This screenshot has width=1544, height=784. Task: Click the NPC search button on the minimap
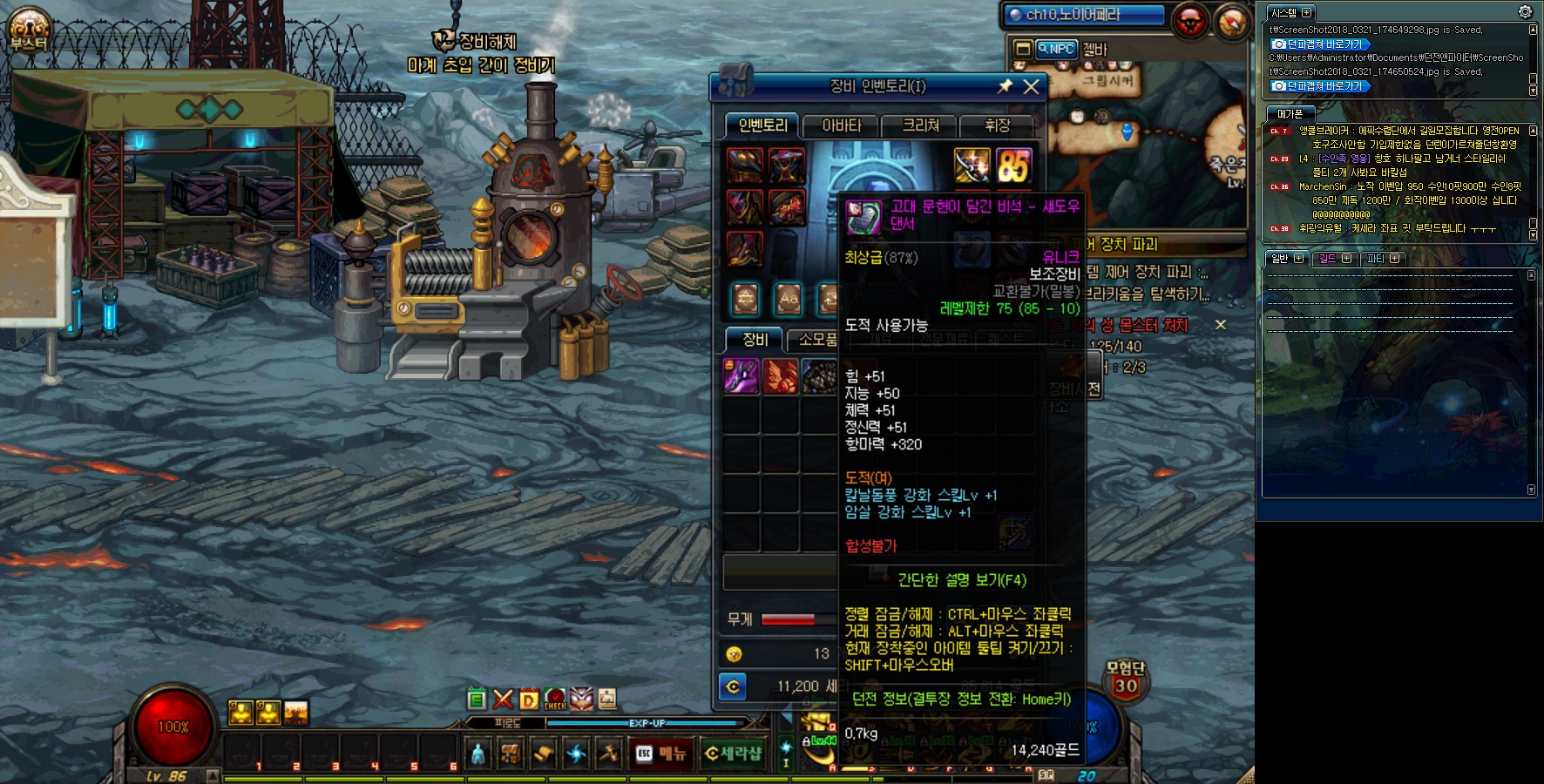(x=1055, y=50)
